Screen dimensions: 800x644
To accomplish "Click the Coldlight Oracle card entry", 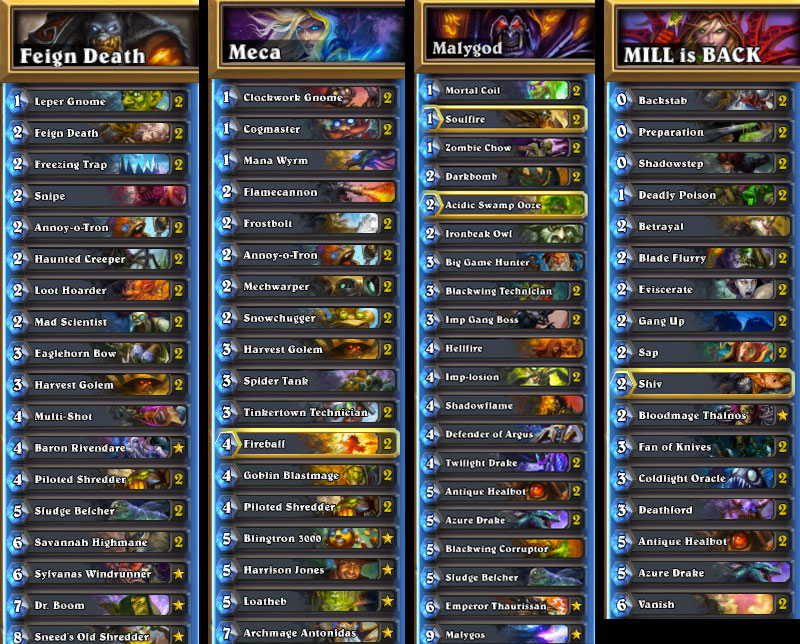I will (700, 478).
